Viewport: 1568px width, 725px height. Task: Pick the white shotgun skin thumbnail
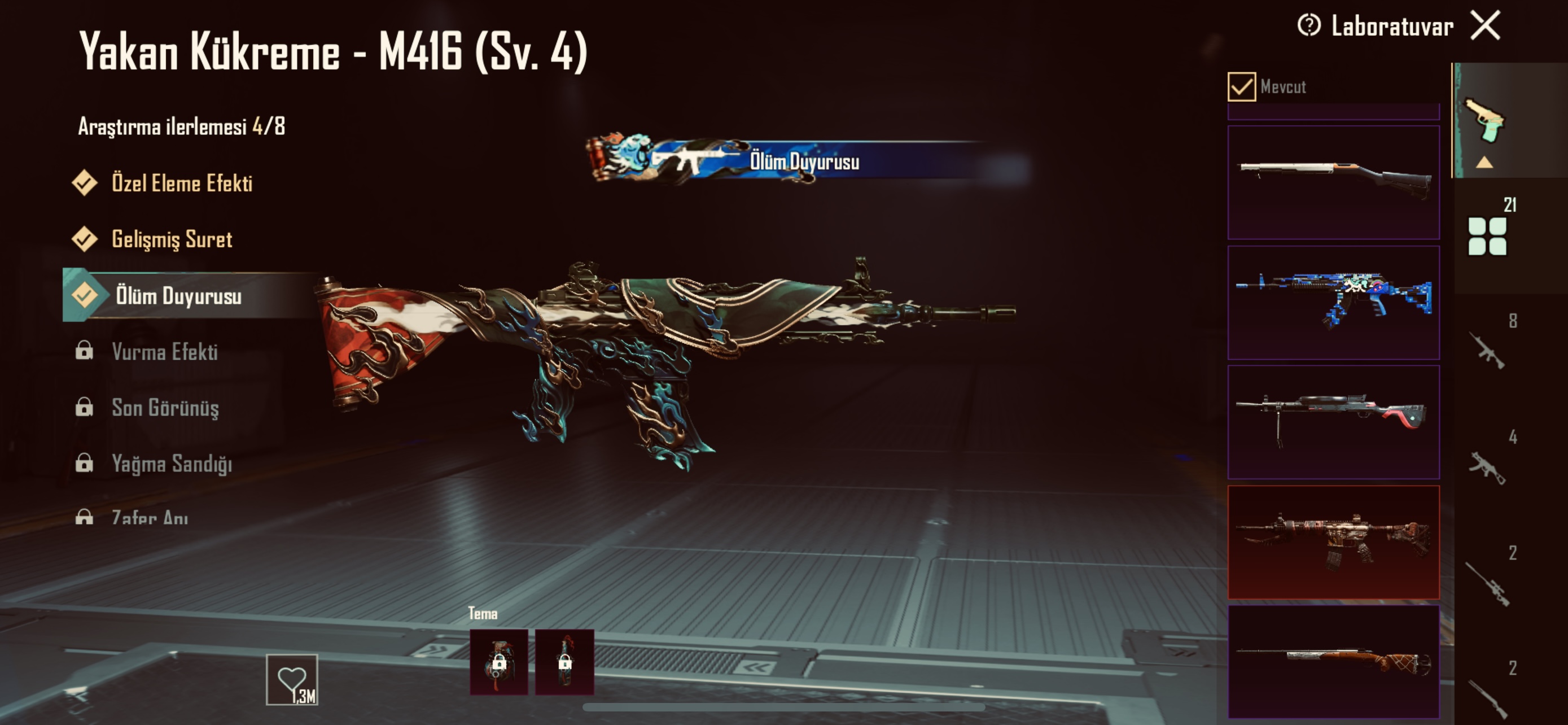click(x=1333, y=182)
